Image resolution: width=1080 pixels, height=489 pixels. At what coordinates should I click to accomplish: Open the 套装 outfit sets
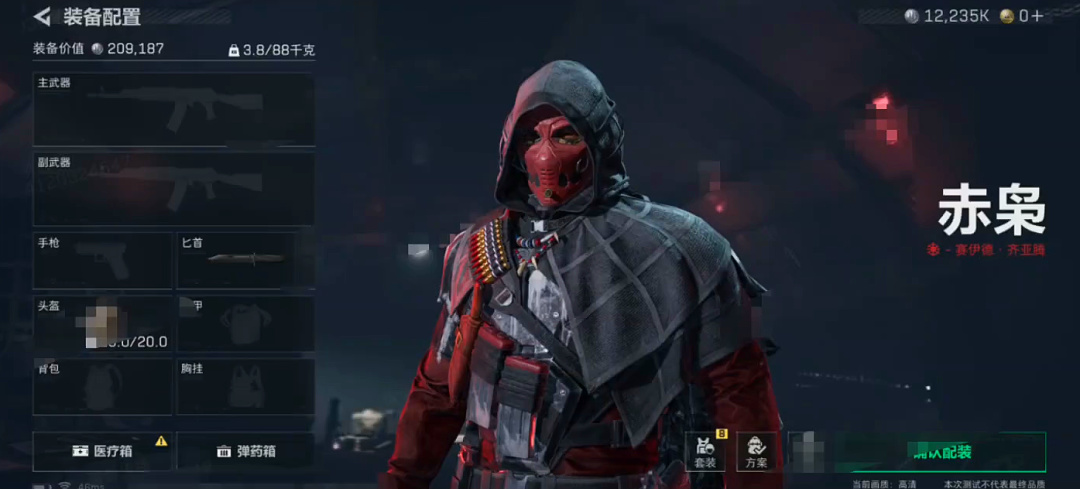click(706, 452)
